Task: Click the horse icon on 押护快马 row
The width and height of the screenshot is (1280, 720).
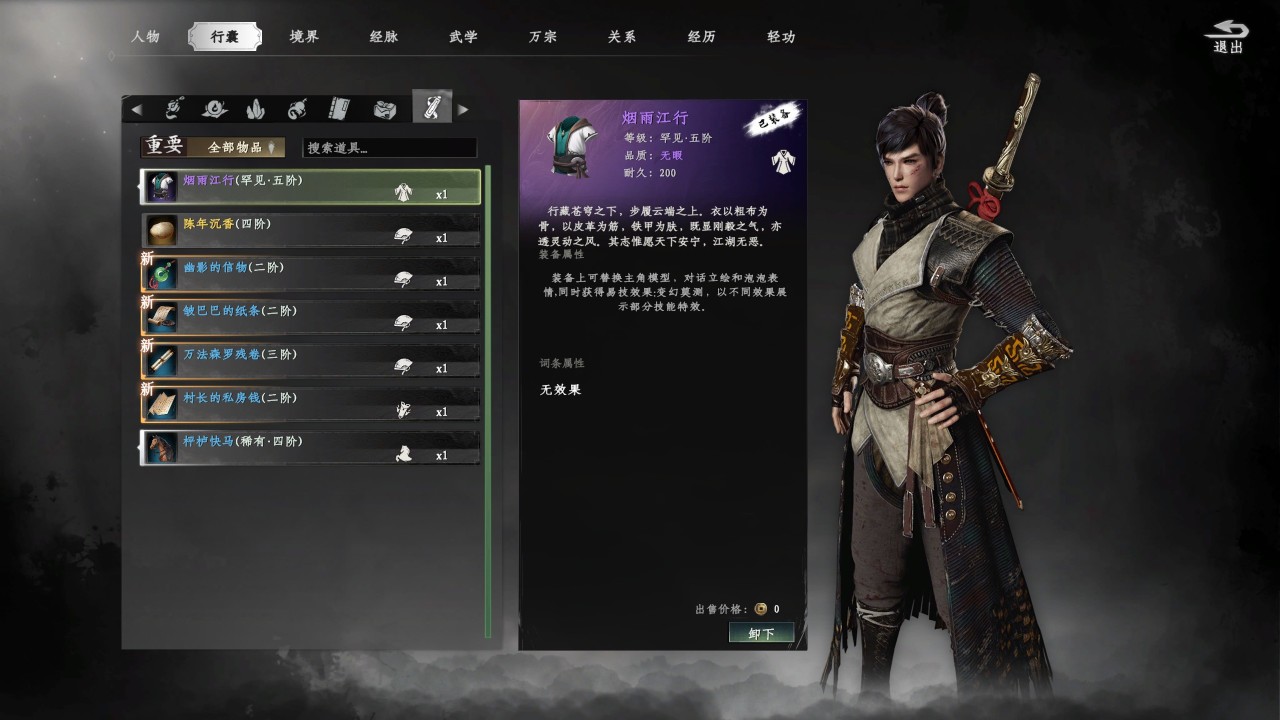Action: point(403,454)
